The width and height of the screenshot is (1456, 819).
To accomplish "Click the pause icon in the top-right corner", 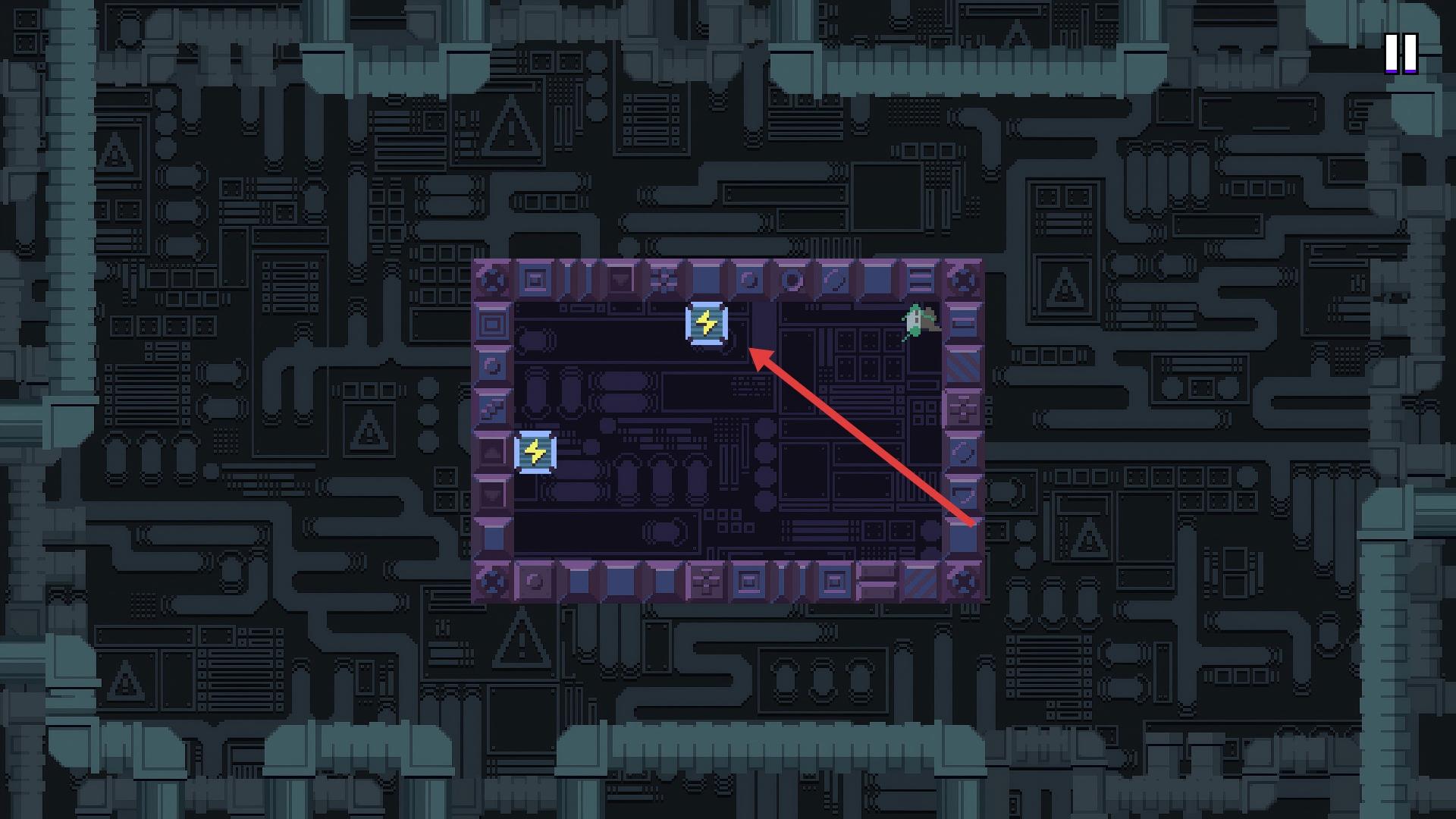I will pyautogui.click(x=1403, y=55).
